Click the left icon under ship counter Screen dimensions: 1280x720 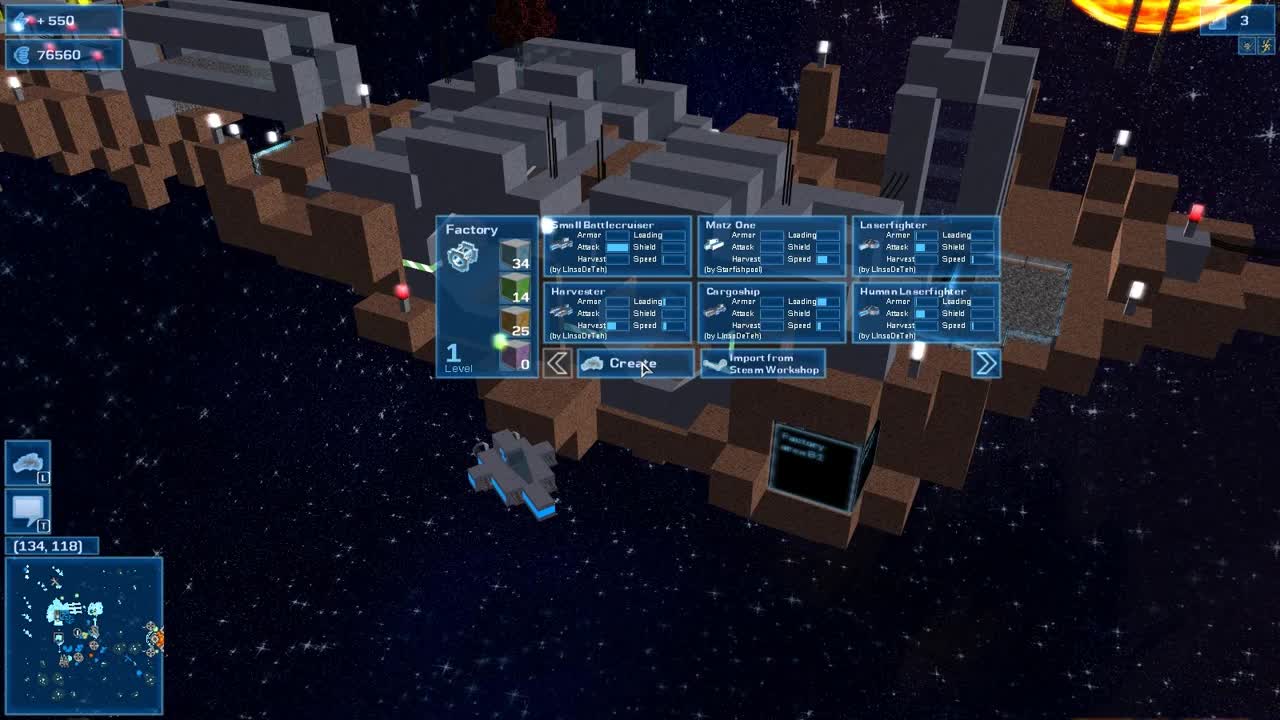[1247, 45]
